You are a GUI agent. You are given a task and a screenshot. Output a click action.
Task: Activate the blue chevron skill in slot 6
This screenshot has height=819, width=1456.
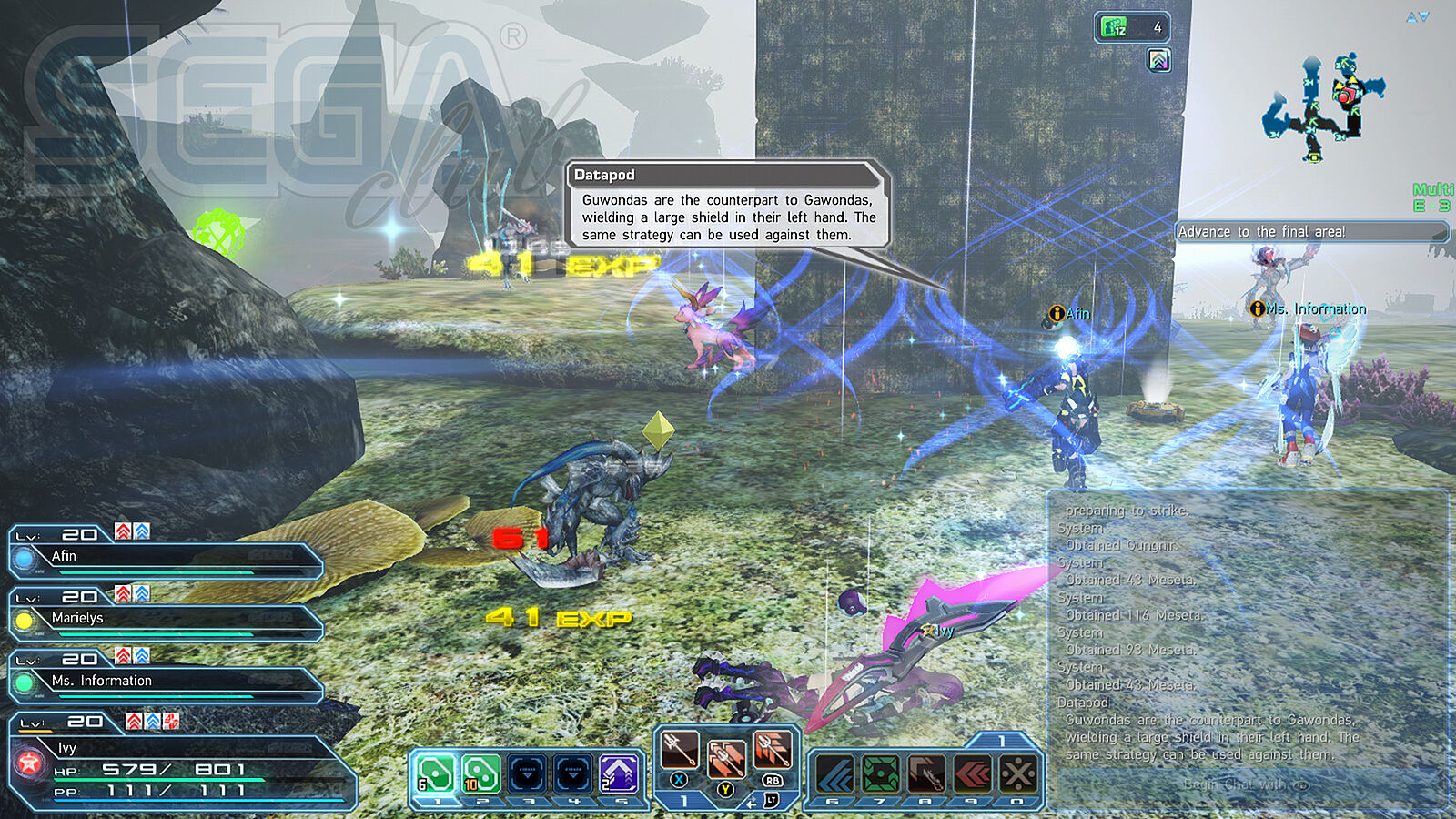pos(834,774)
